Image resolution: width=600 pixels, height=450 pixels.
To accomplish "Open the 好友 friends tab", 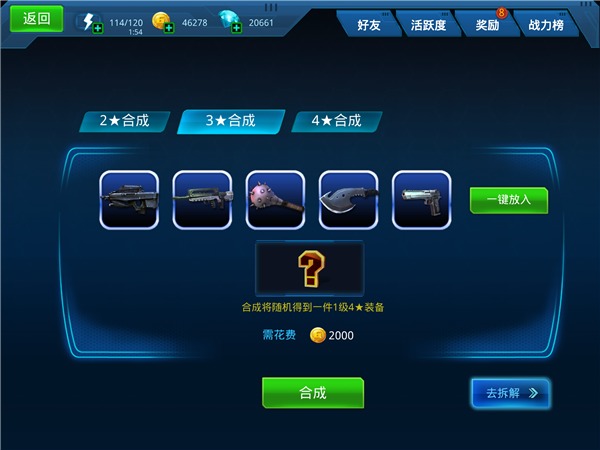I will coord(369,24).
